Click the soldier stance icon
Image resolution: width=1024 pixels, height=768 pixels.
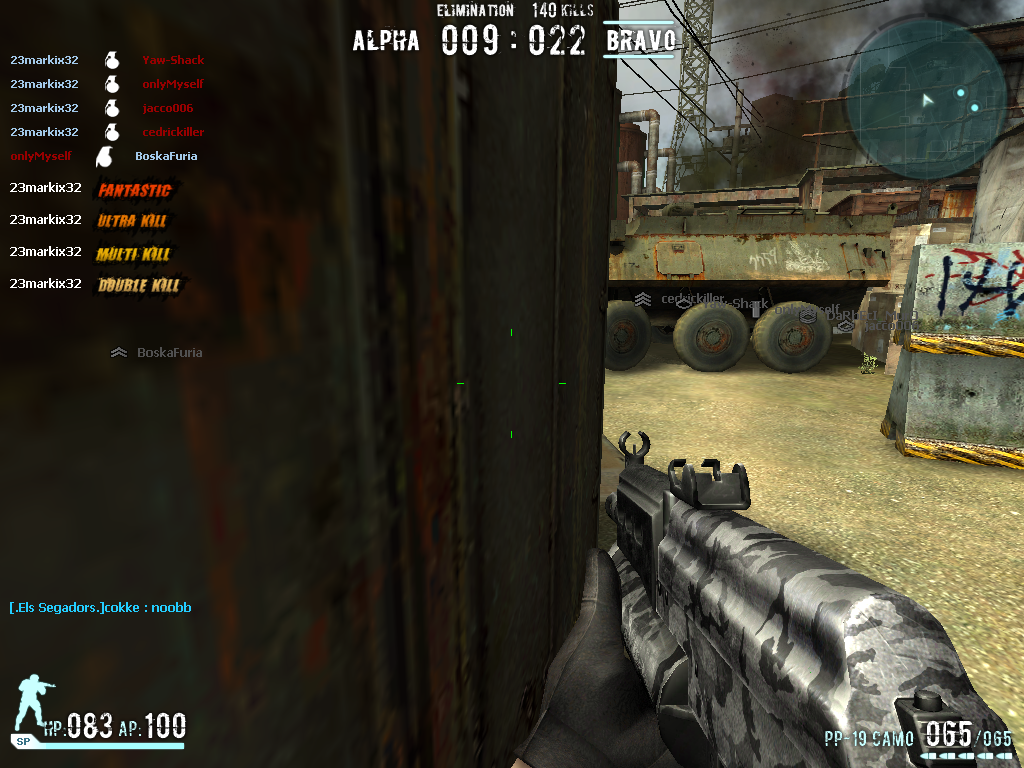tap(34, 702)
